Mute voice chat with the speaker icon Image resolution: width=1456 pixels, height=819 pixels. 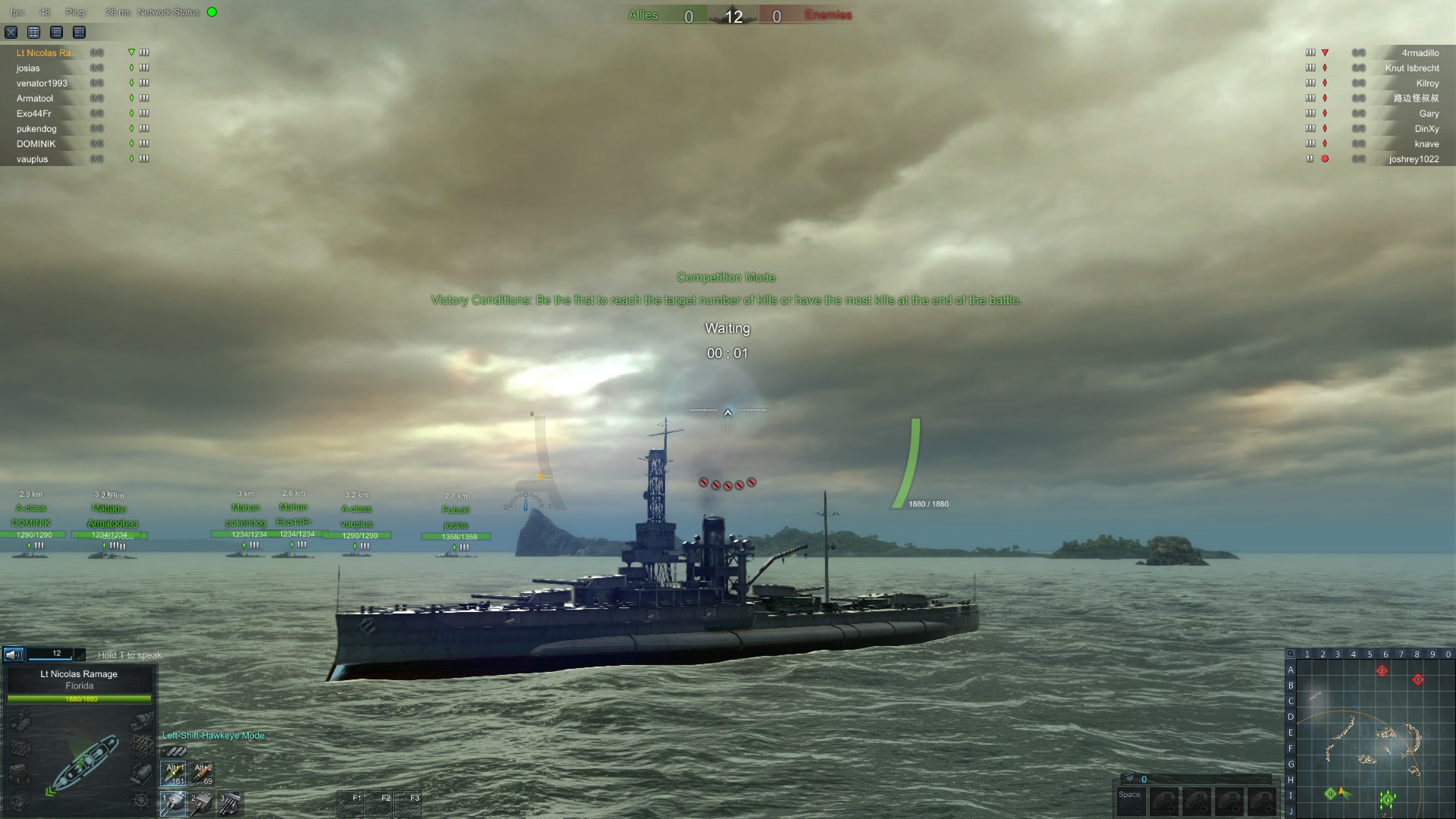[12, 654]
